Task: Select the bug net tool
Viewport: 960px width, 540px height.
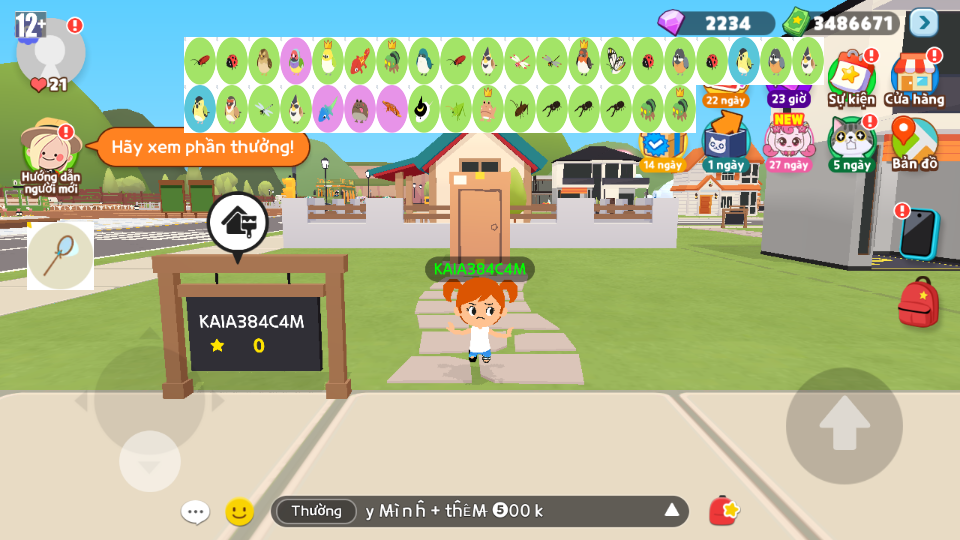Action: [x=60, y=255]
